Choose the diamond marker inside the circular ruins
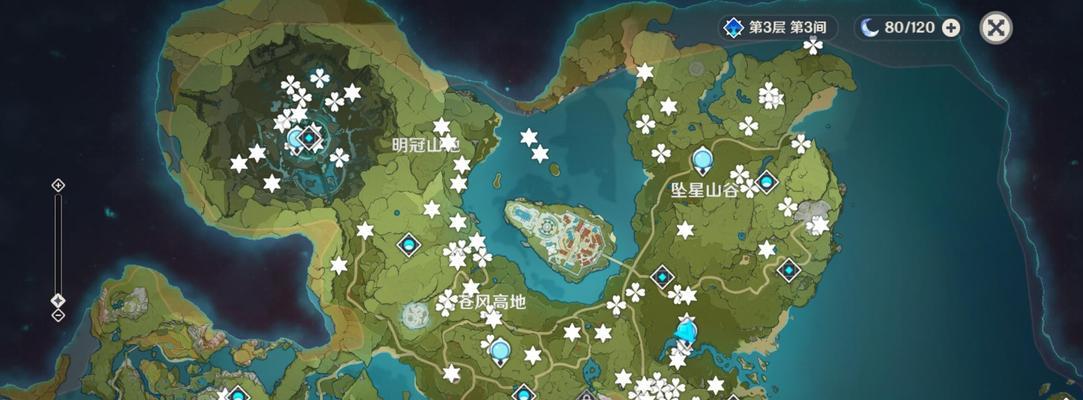Viewport: 1083px width, 400px height. [x=310, y=136]
